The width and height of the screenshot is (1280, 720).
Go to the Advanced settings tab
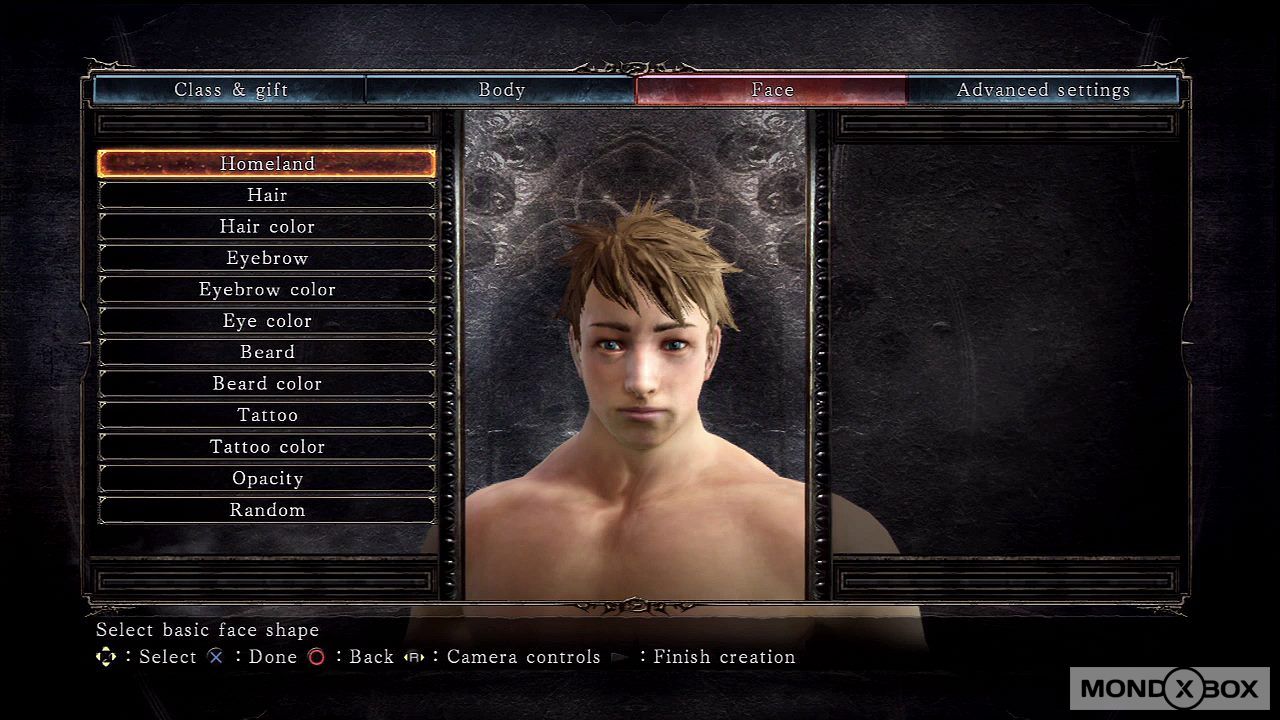1043,90
